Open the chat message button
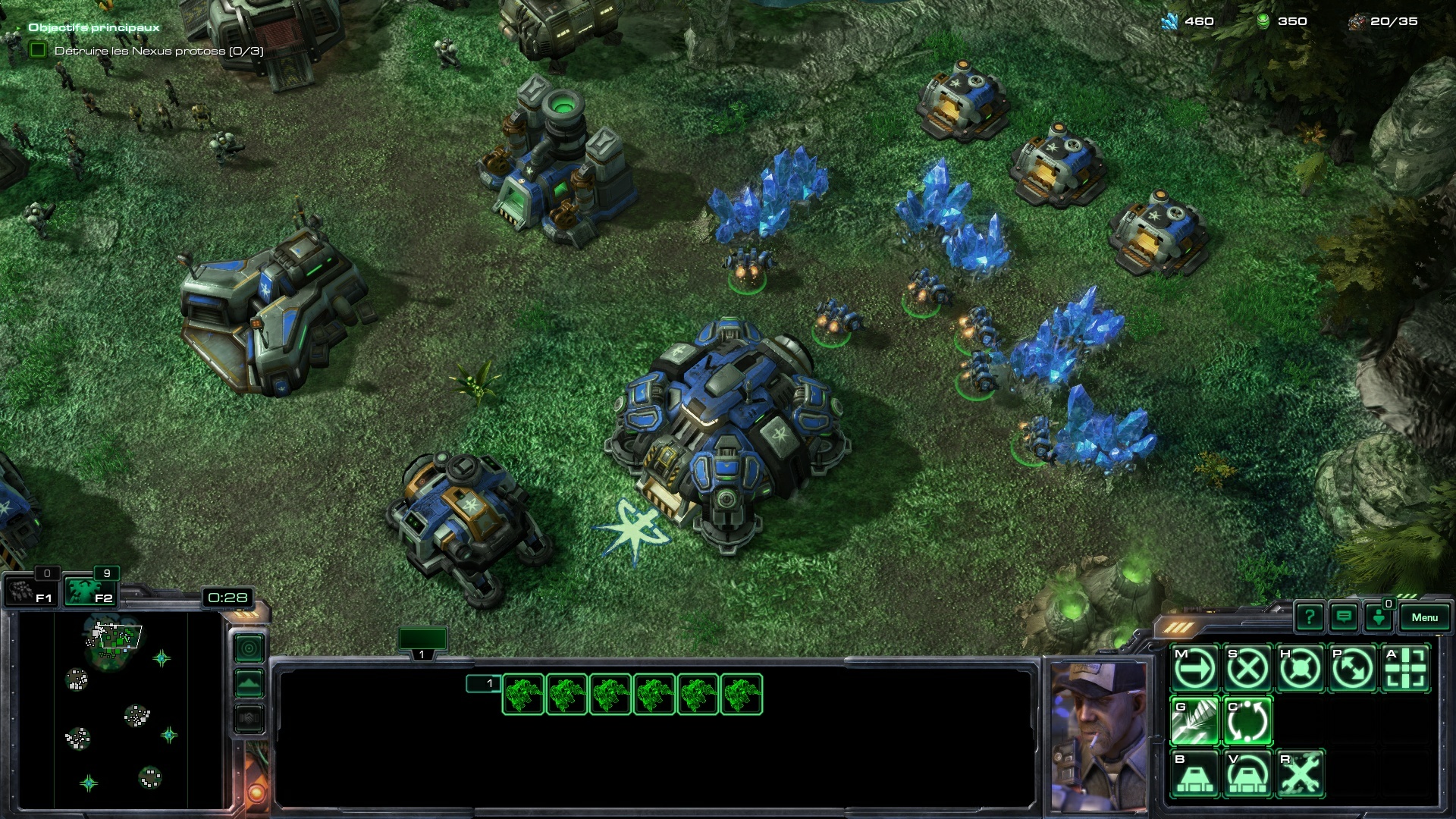The image size is (1456, 819). (1344, 617)
